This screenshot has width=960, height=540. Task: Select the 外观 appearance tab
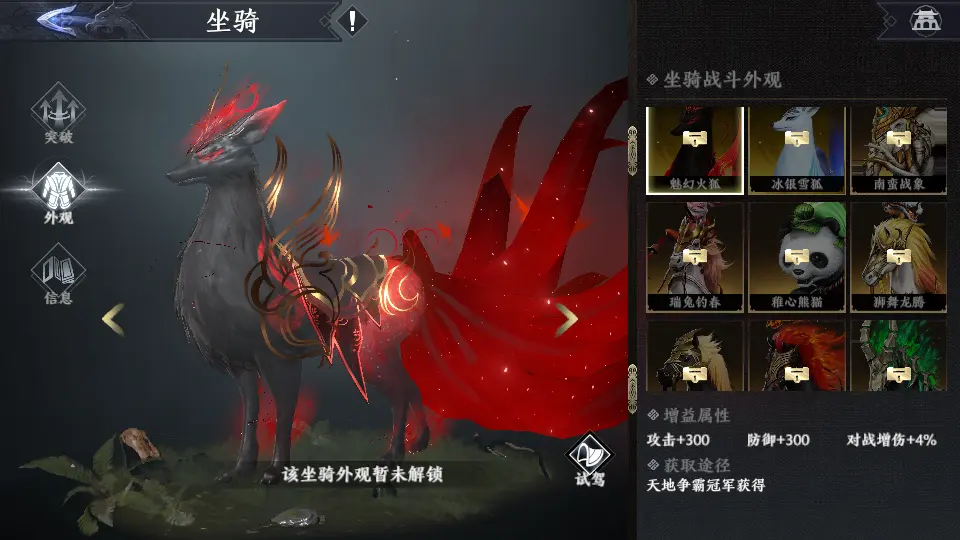(x=58, y=193)
